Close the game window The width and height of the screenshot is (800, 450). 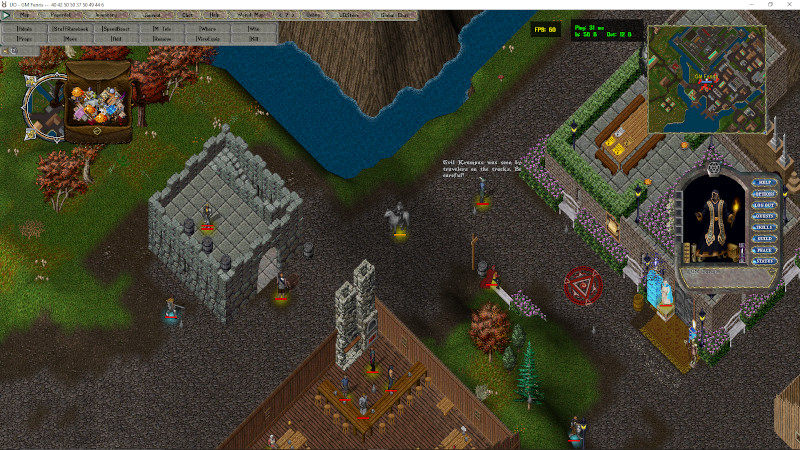pyautogui.click(x=787, y=4)
